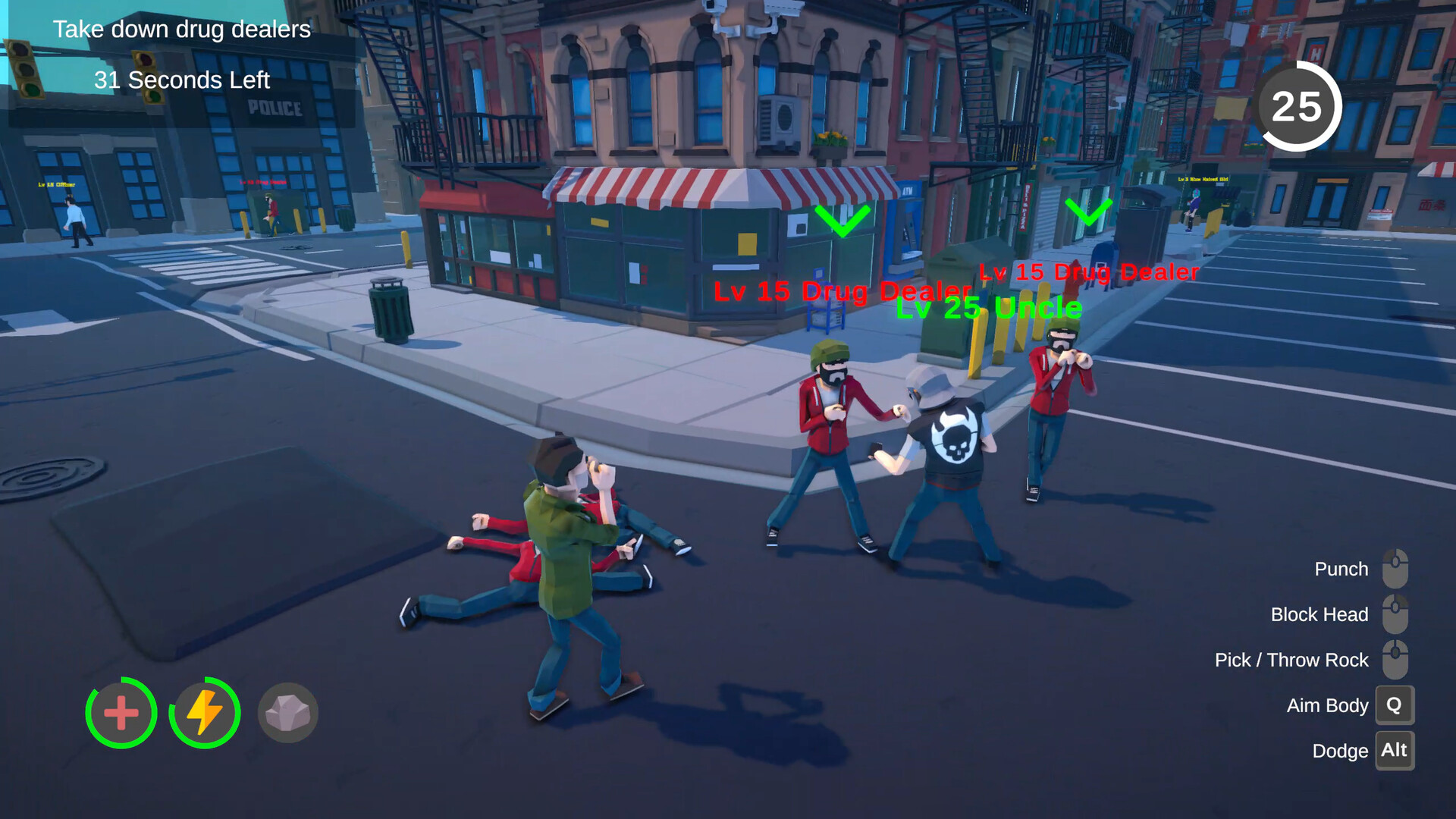
Task: Expand the 31 Seconds Left timer text
Action: tap(182, 80)
